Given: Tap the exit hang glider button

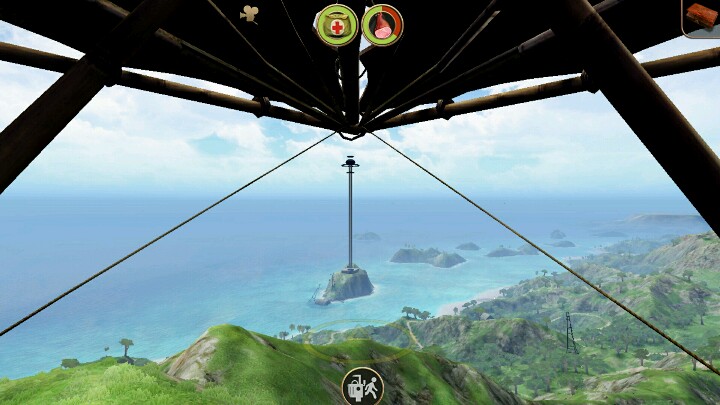Looking at the screenshot, I should [361, 386].
